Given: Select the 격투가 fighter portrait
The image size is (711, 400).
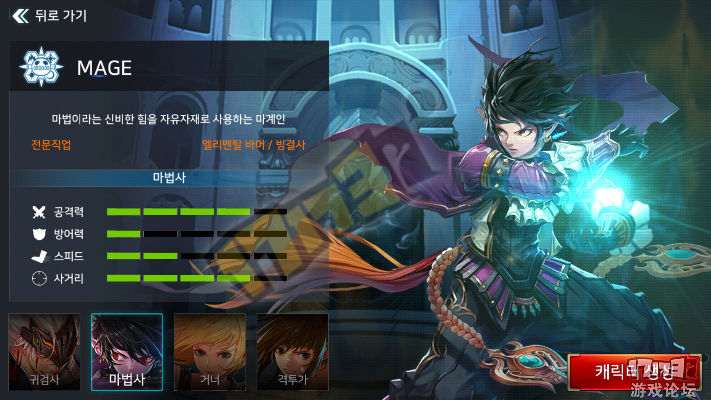Looking at the screenshot, I should 292,351.
